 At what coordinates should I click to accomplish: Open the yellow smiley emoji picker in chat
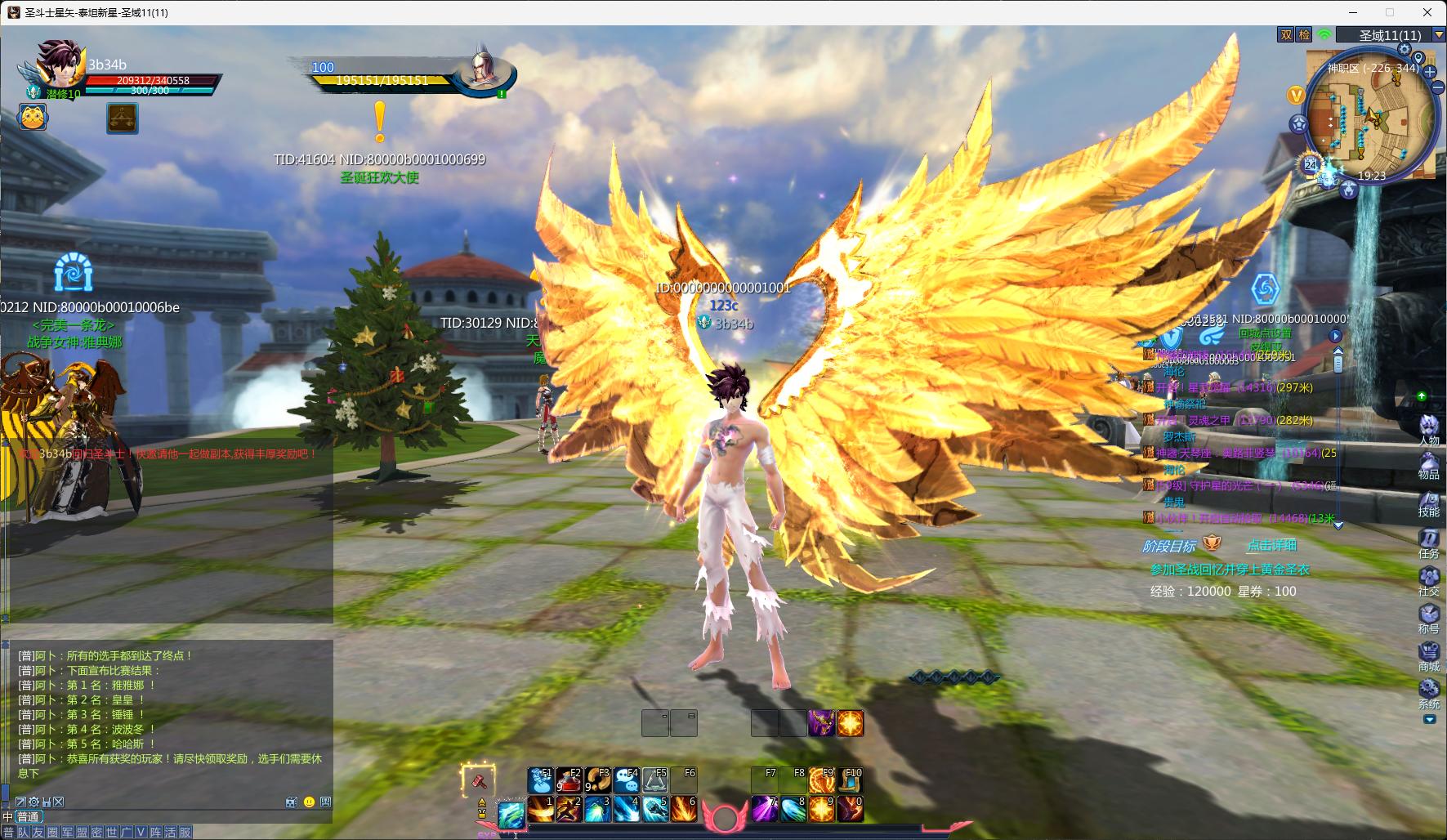(309, 802)
